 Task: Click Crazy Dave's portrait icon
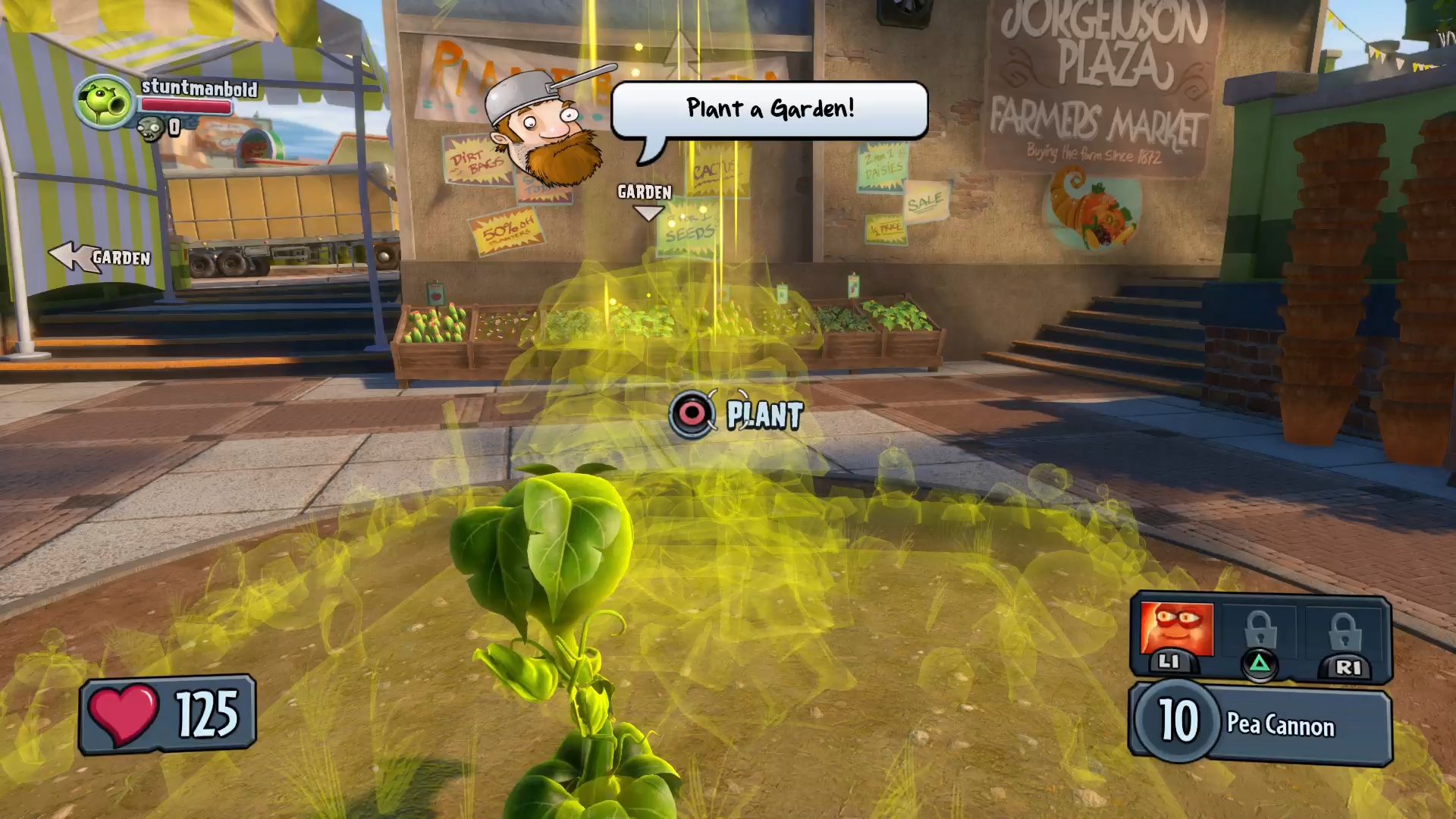pos(545,129)
